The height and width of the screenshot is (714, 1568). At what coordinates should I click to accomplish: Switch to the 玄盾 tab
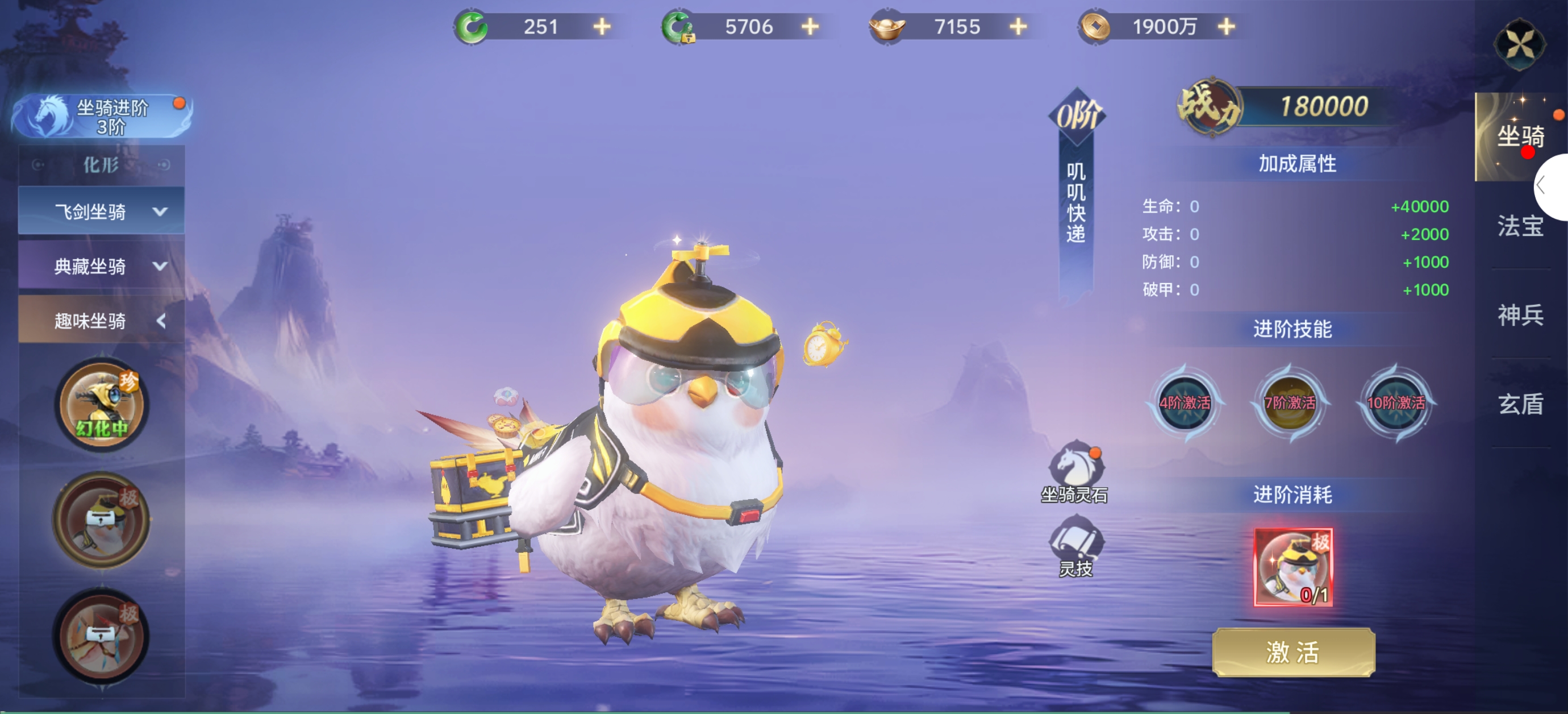1520,404
